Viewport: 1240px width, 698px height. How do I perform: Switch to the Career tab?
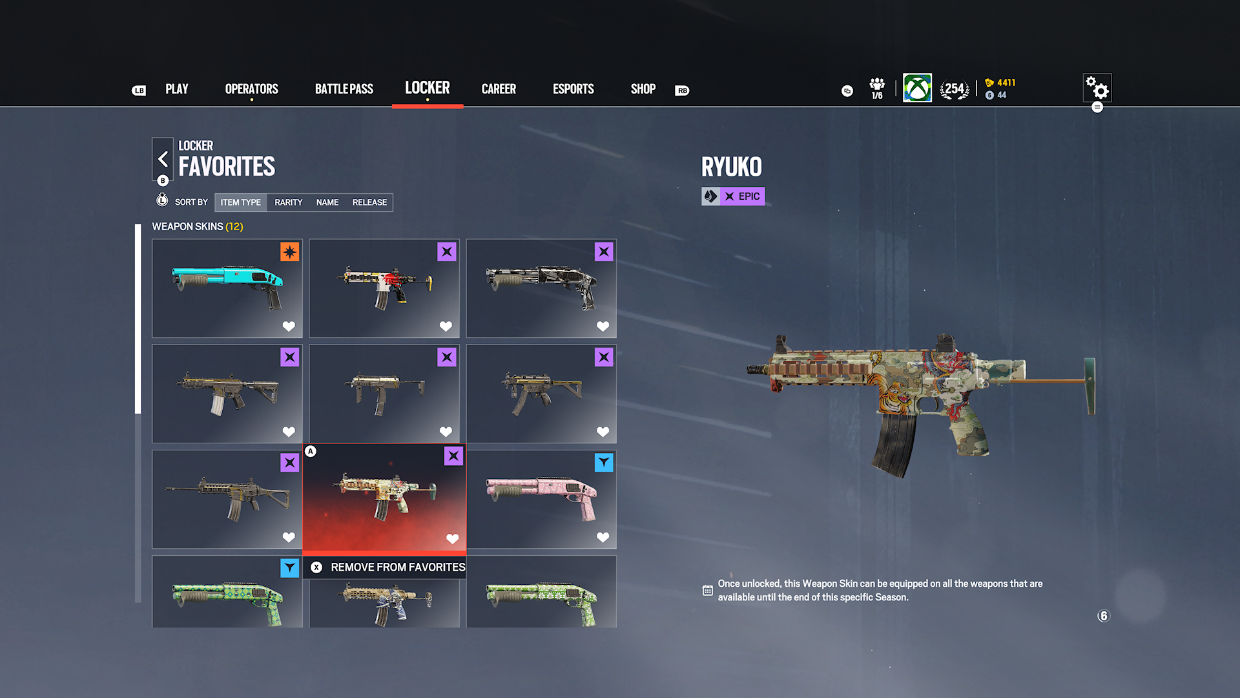498,89
